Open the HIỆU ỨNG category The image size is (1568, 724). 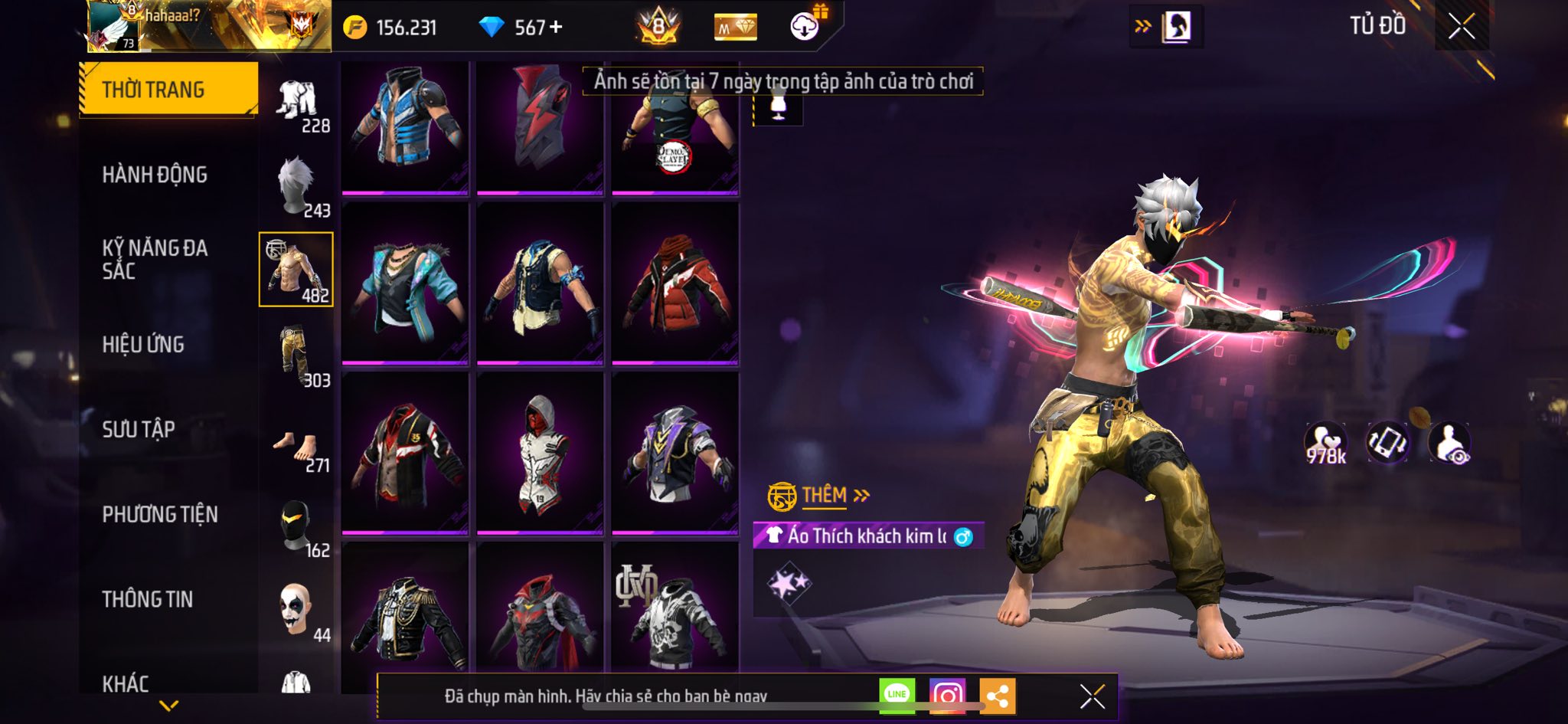(x=143, y=345)
